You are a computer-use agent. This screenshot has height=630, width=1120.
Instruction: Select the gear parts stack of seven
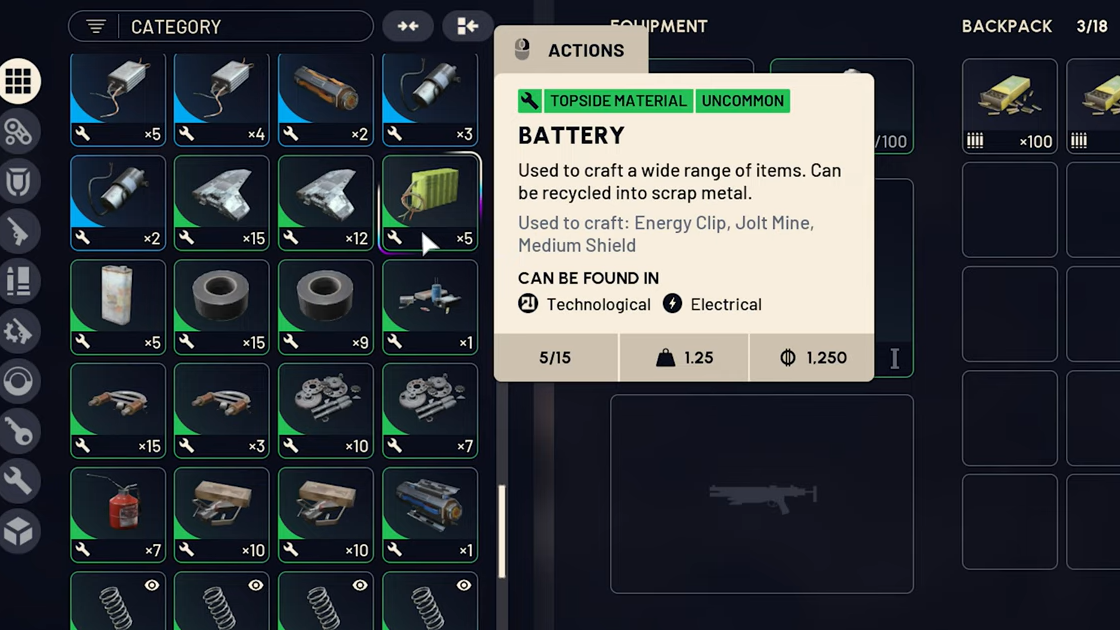tap(430, 410)
